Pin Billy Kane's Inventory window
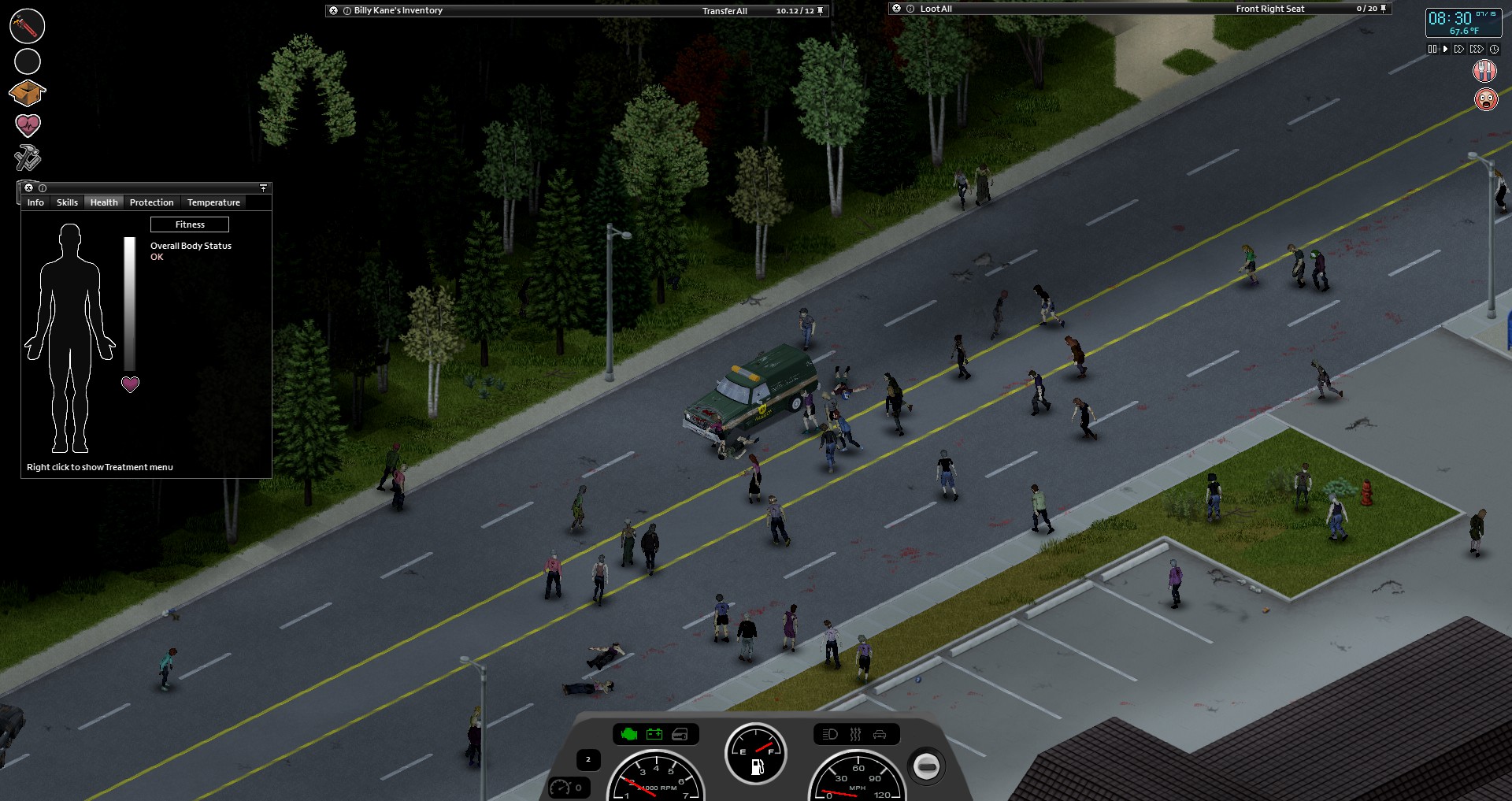This screenshot has width=1512, height=801. click(x=820, y=11)
